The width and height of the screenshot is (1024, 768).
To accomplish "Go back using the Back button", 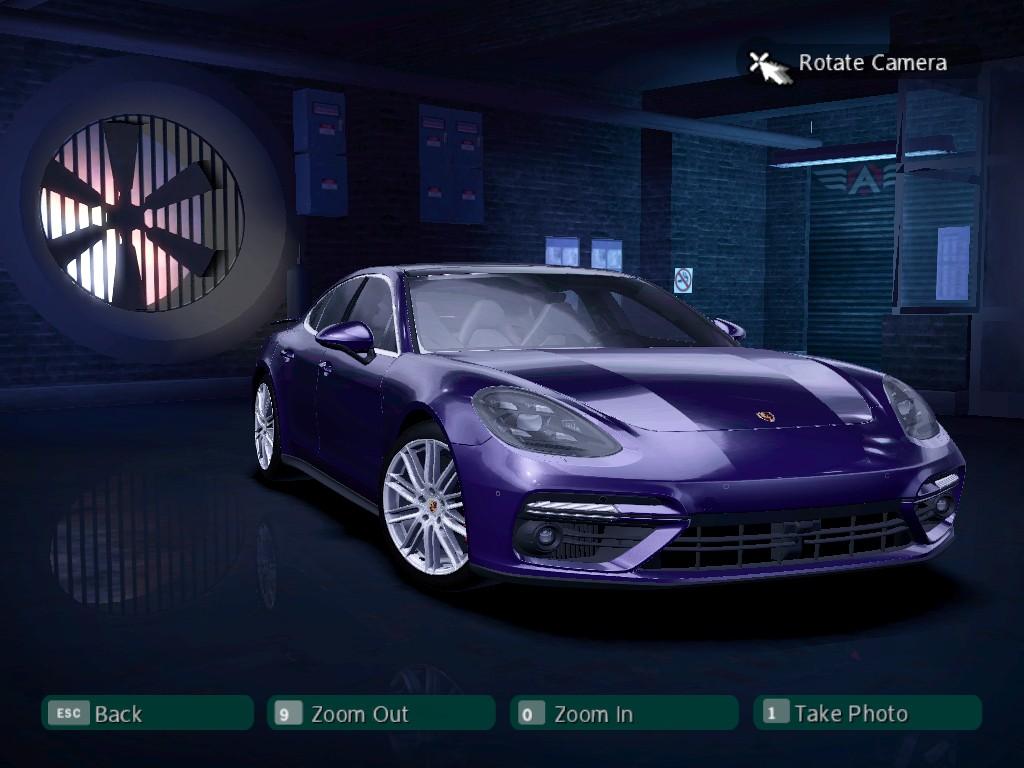I will tap(147, 713).
